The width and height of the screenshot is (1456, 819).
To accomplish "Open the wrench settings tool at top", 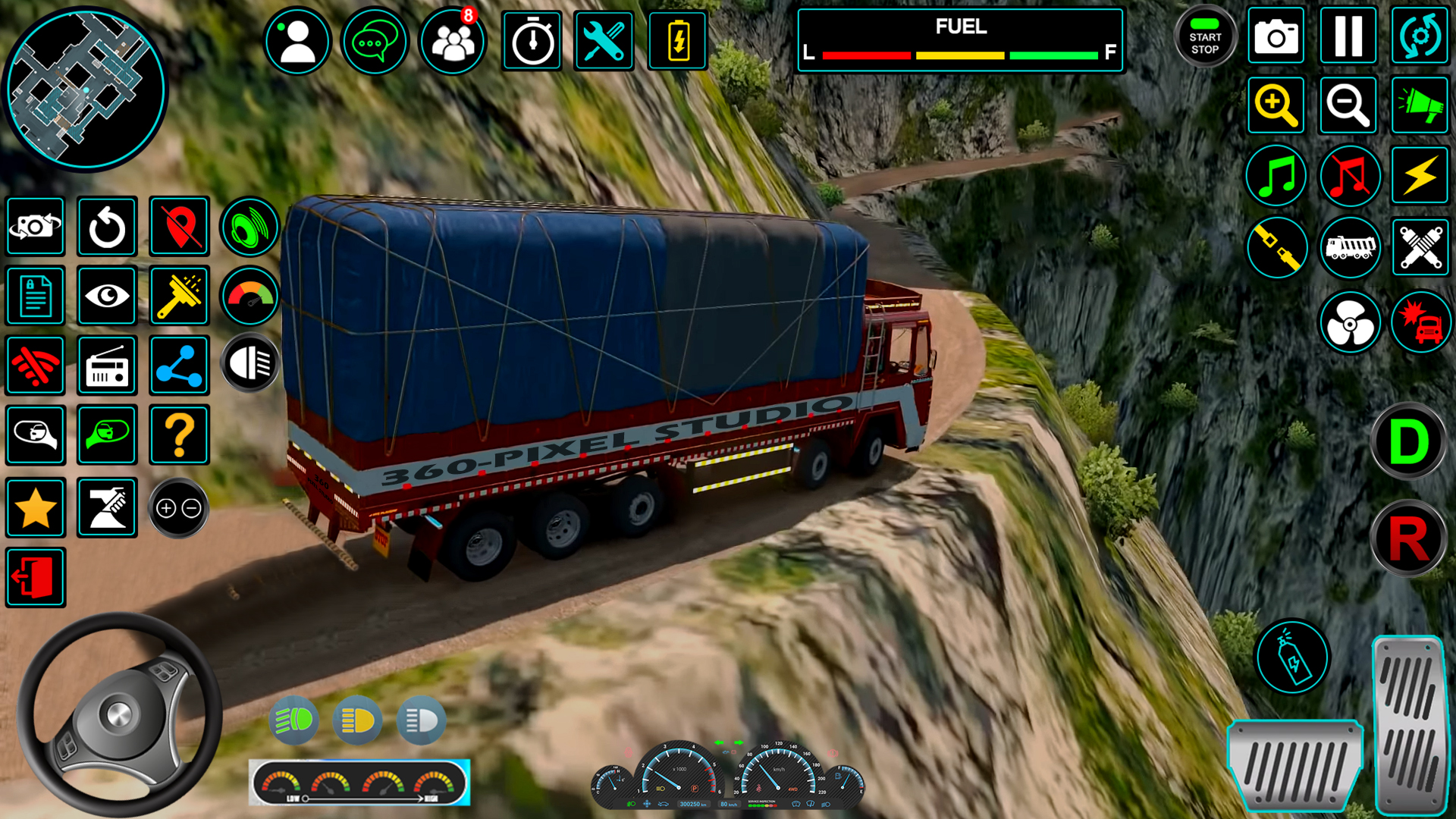I will click(604, 42).
